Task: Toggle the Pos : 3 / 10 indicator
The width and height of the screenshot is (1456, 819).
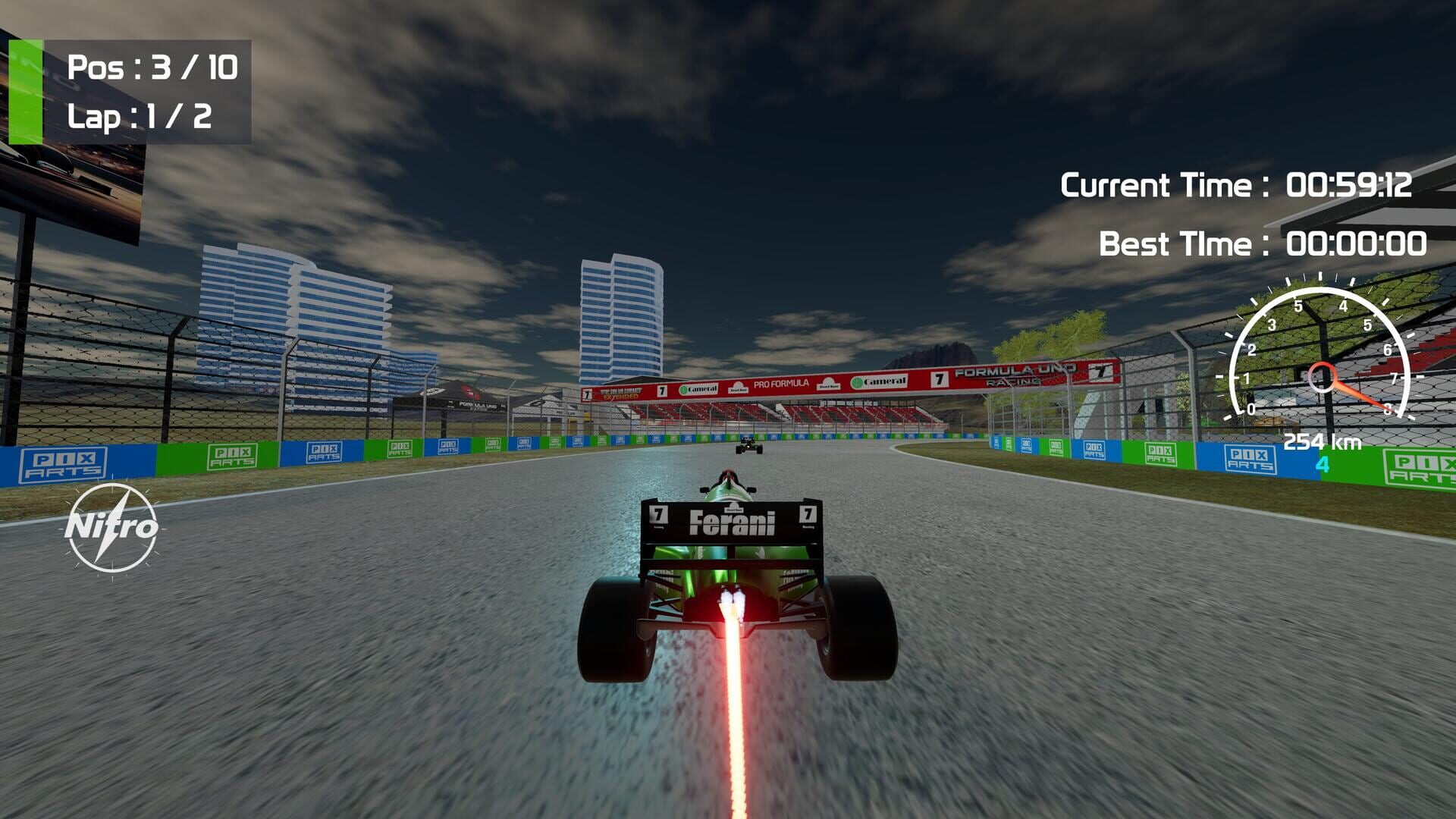Action: coord(152,68)
